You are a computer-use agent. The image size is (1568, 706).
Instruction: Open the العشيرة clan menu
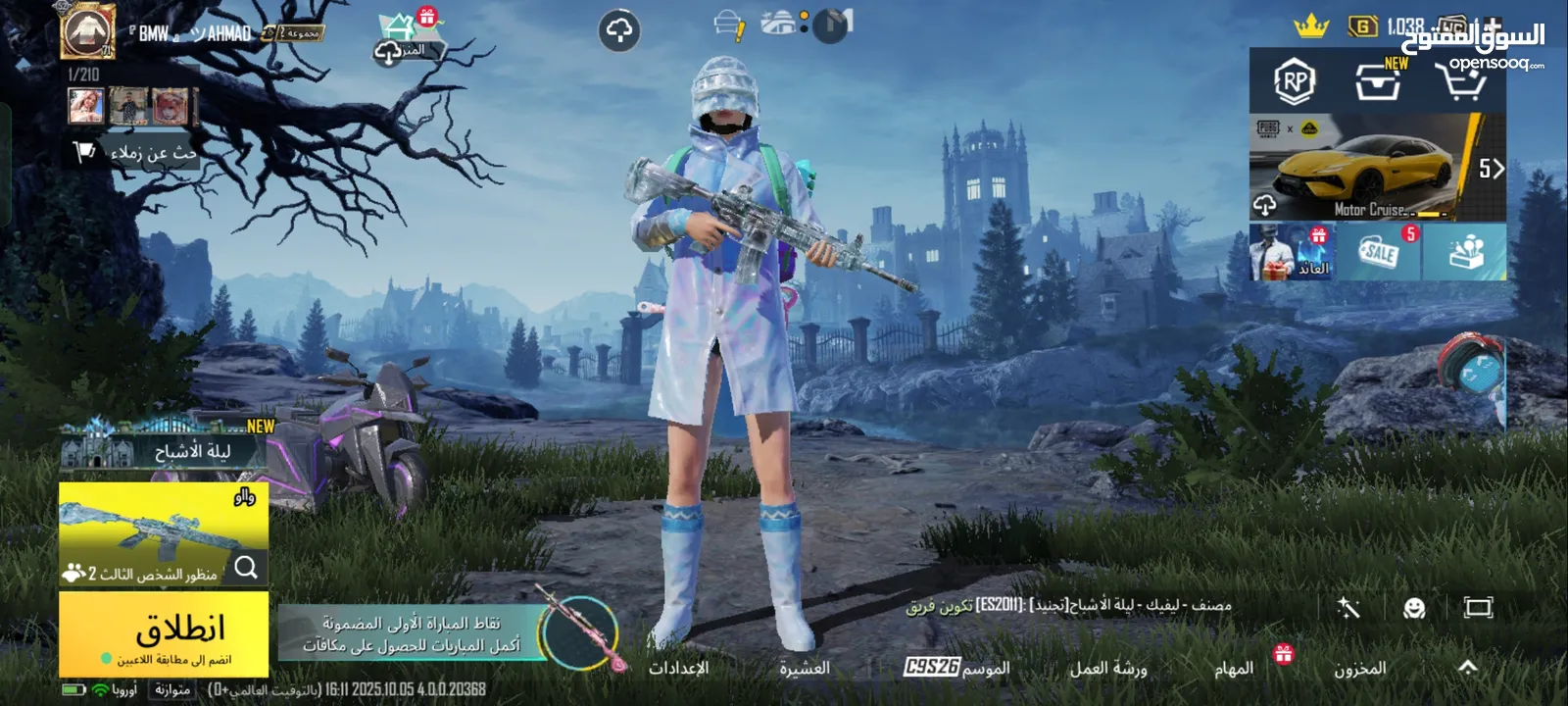[804, 669]
